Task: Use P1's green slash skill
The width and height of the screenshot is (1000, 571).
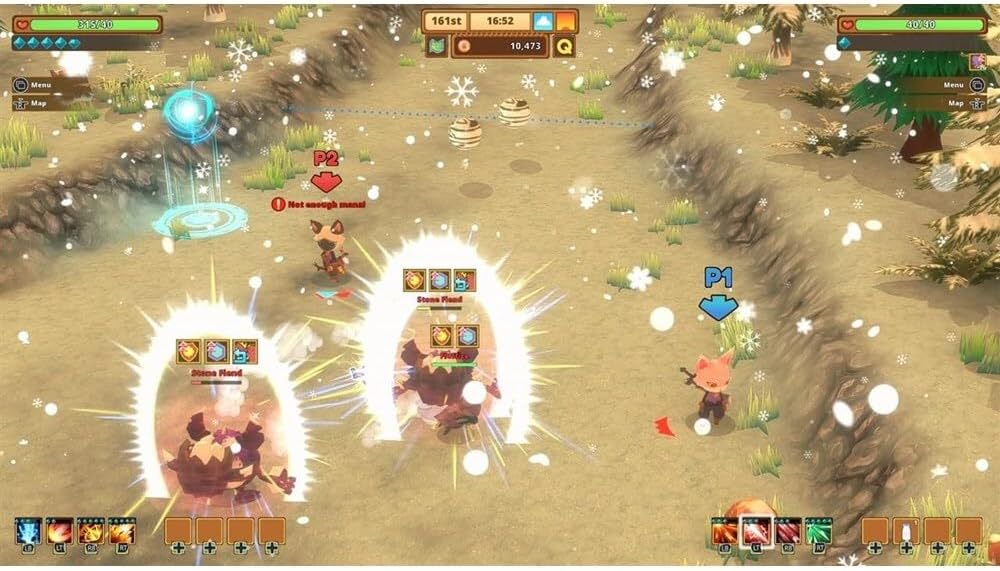Action: [x=819, y=530]
